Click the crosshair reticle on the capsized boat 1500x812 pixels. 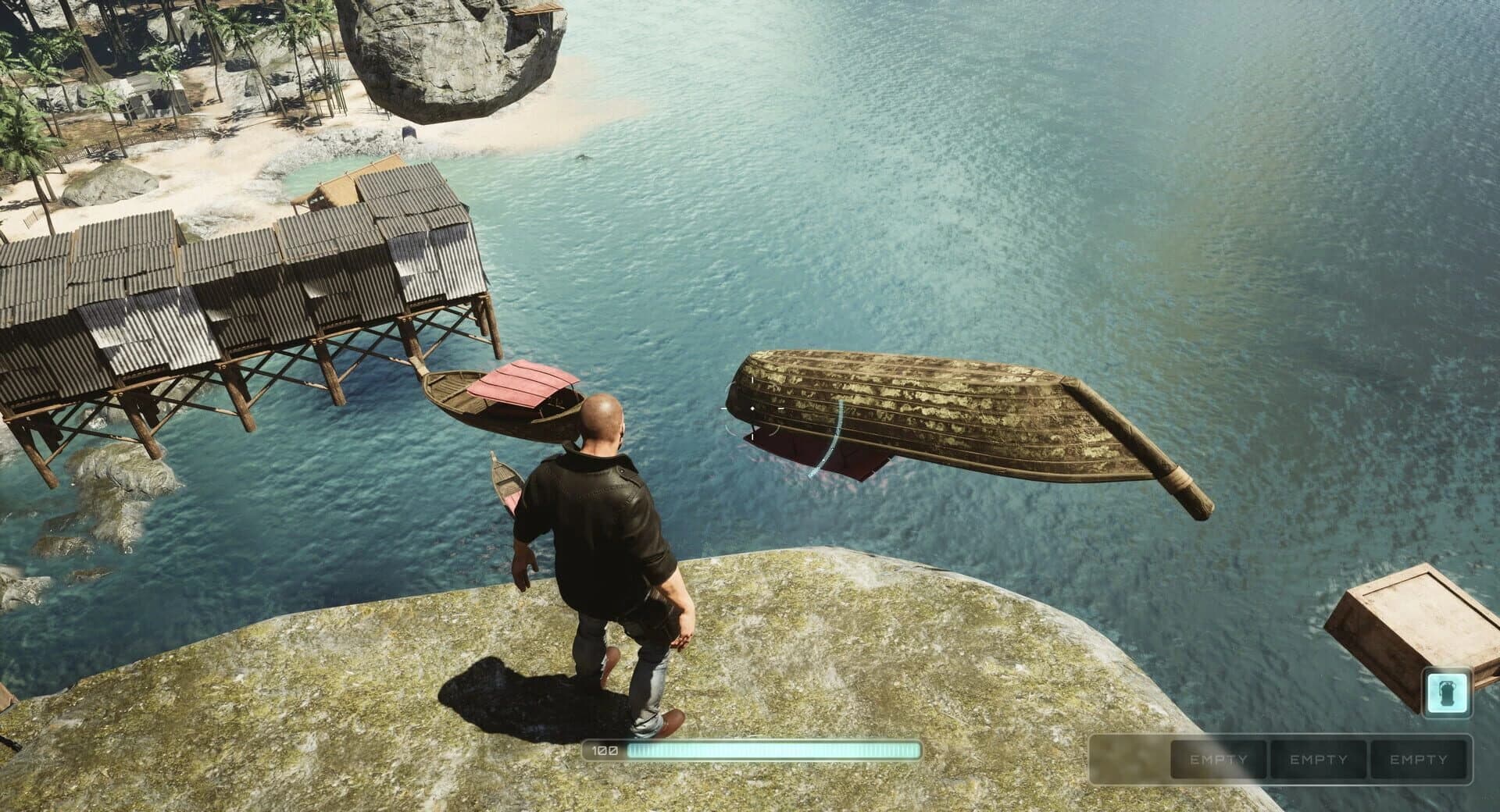tap(752, 408)
